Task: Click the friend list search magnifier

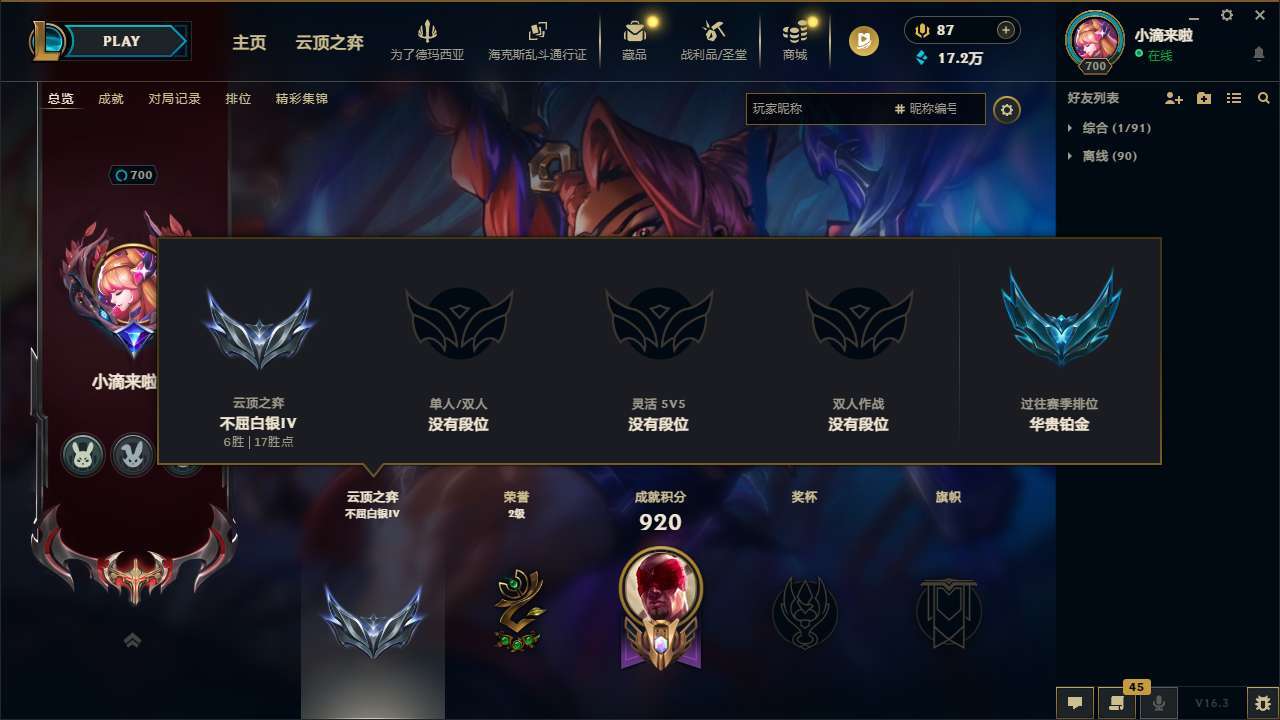Action: (x=1264, y=98)
